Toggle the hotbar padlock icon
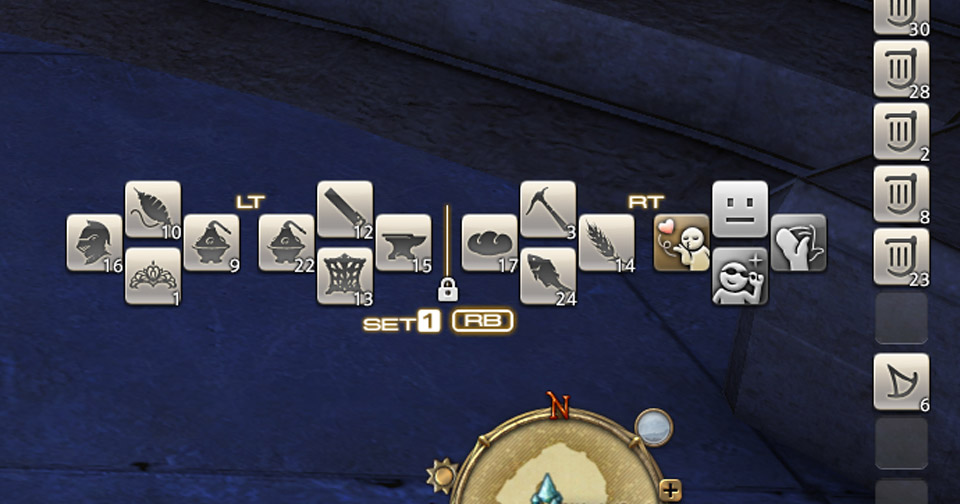This screenshot has width=960, height=504. pyautogui.click(x=447, y=291)
